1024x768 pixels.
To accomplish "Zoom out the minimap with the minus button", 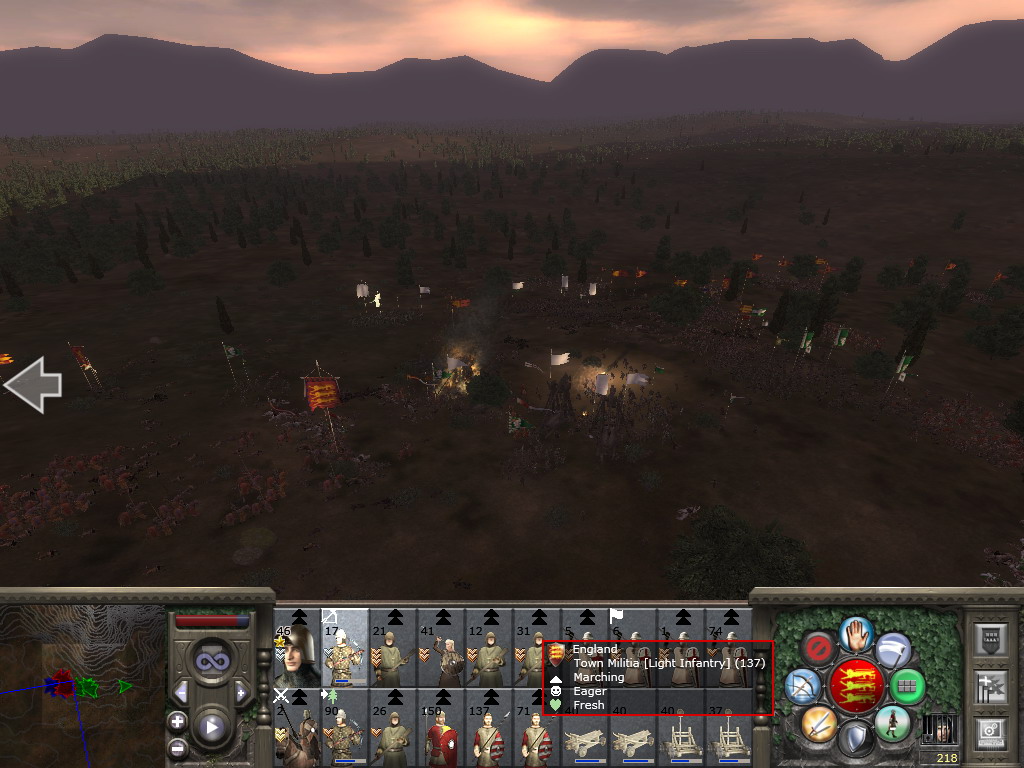I will [177, 747].
